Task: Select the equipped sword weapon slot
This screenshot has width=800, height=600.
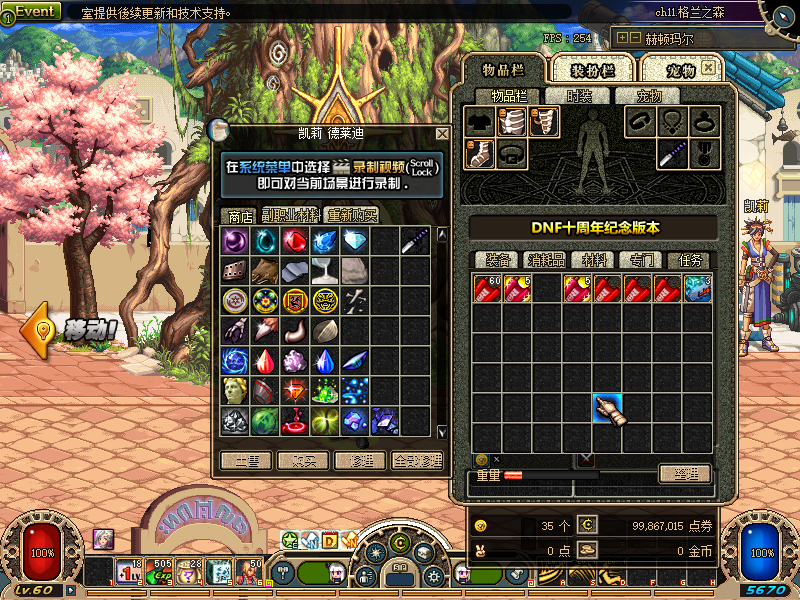Action: [x=672, y=153]
